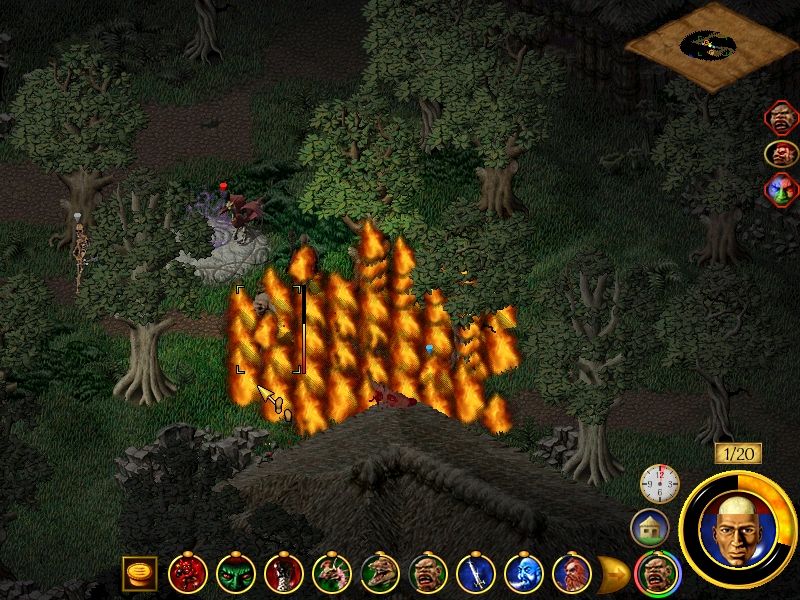Click the golden arrow scroll button
The image size is (800, 600).
click(613, 573)
